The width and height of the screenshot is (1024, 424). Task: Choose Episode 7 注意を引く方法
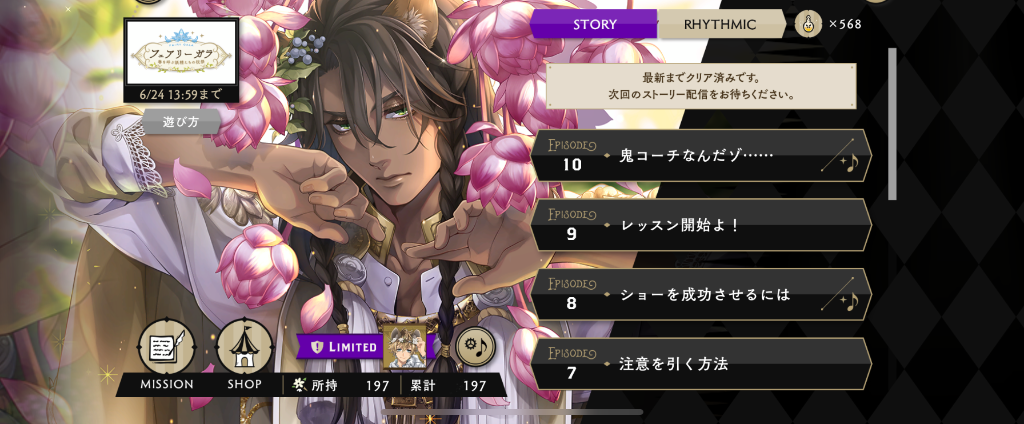tap(700, 364)
